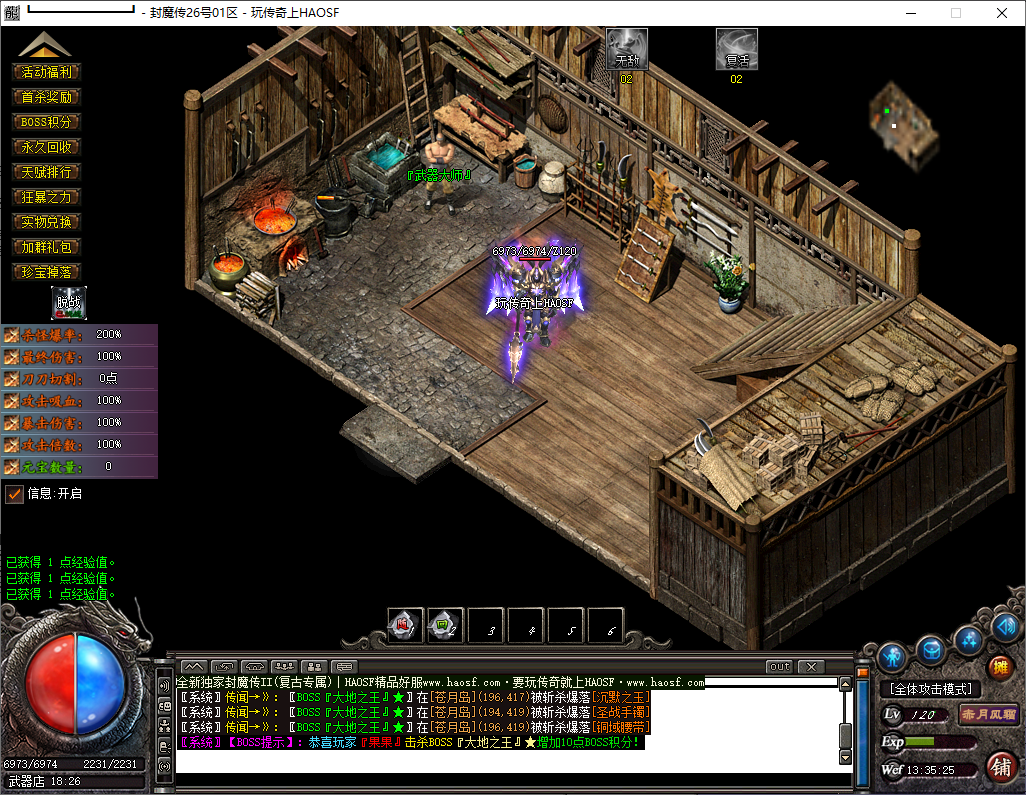The image size is (1026, 795).
Task: Maximize the game window
Action: [956, 13]
